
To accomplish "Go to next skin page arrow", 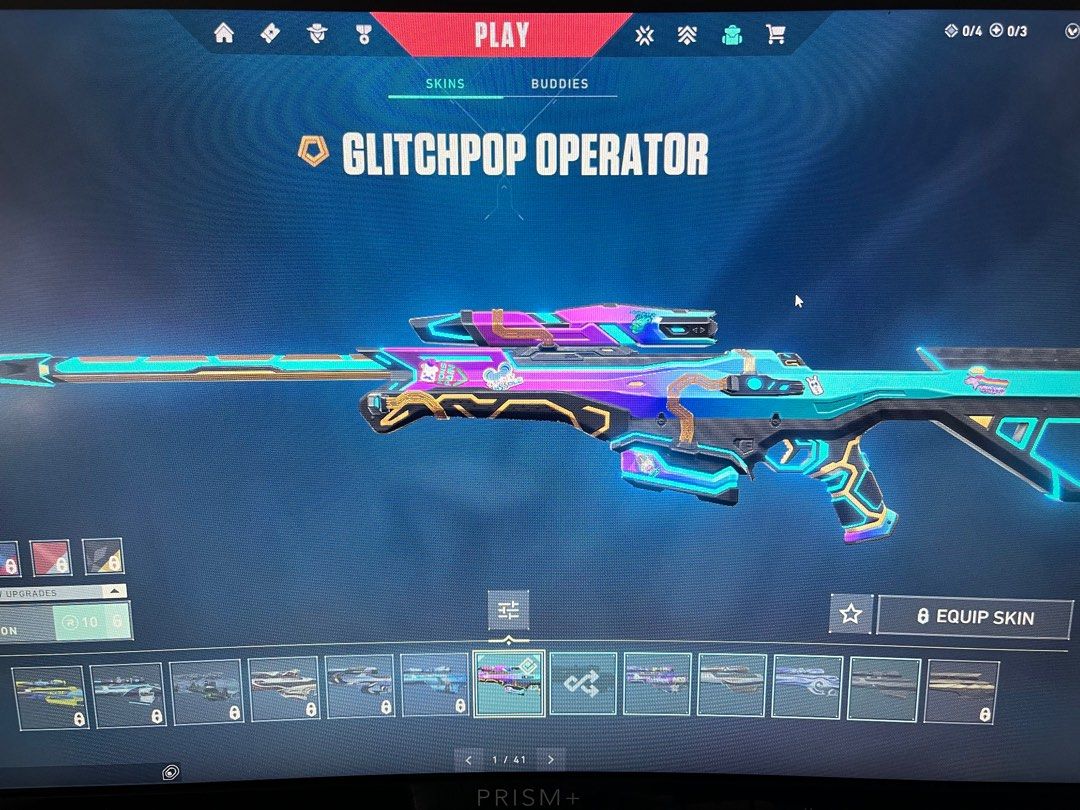I will point(550,760).
